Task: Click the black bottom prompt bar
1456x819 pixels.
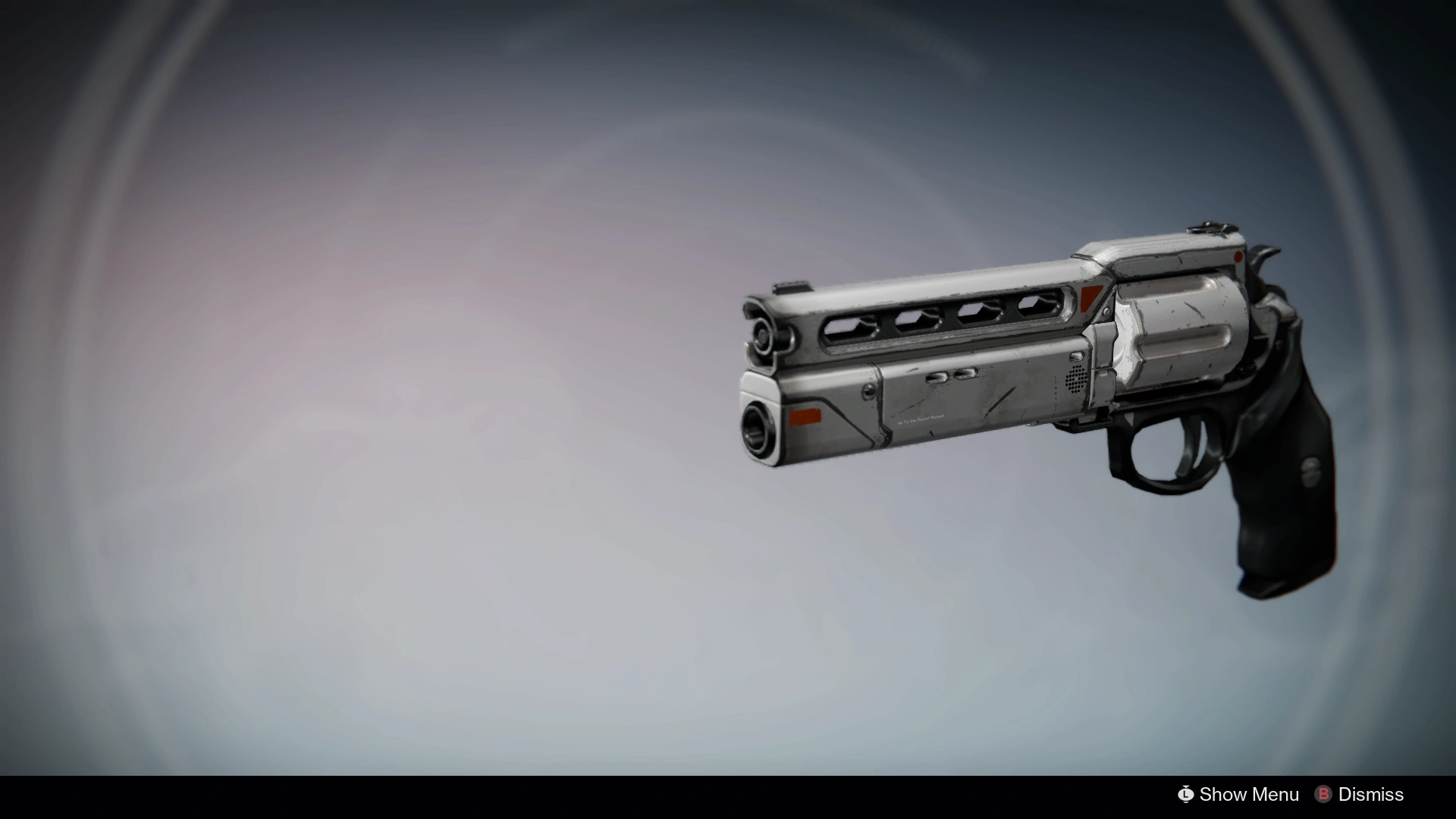Action: 728,795
